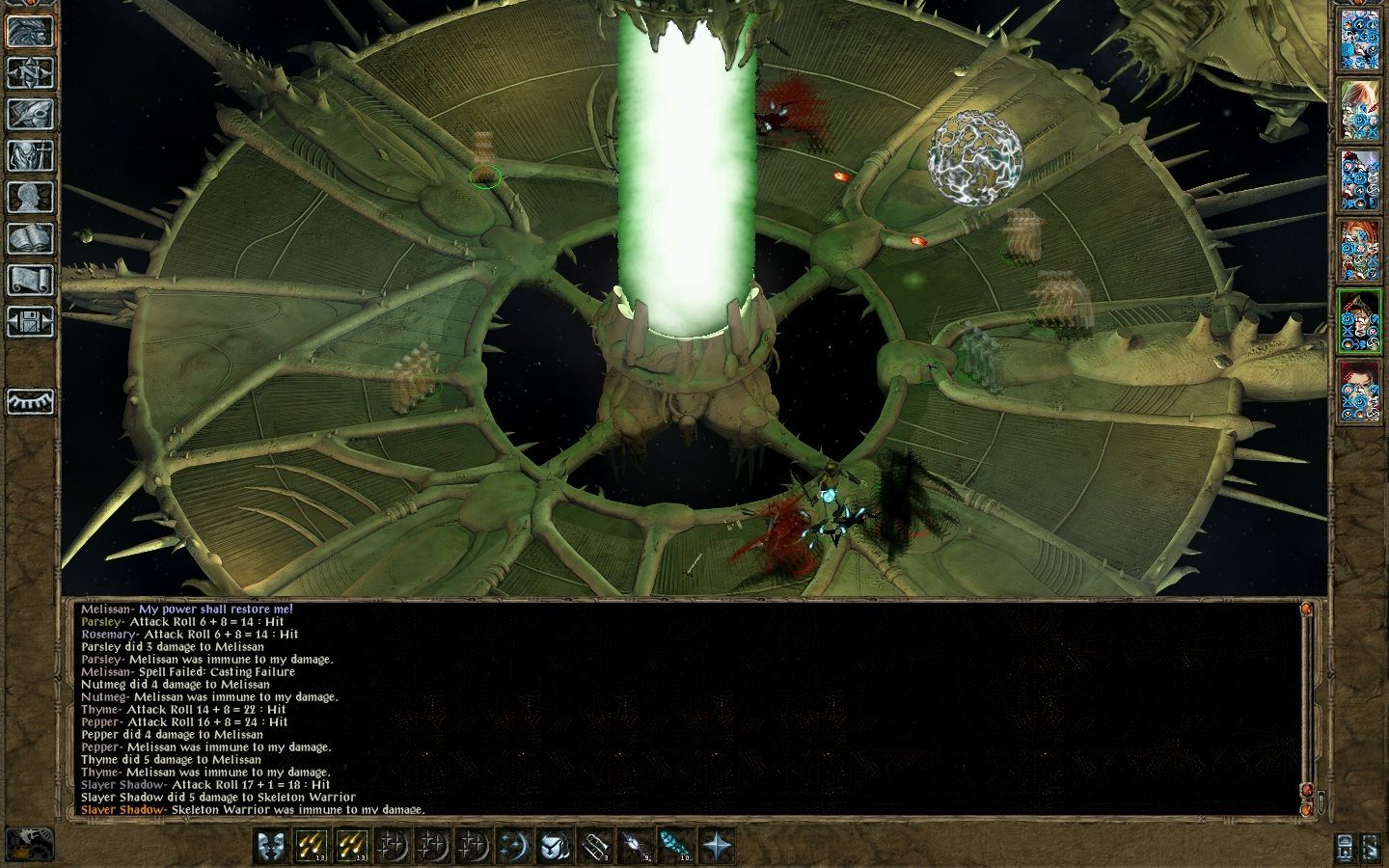Viewport: 1389px width, 868px height.
Task: Select the topmost party member portrait
Action: pos(1359,41)
